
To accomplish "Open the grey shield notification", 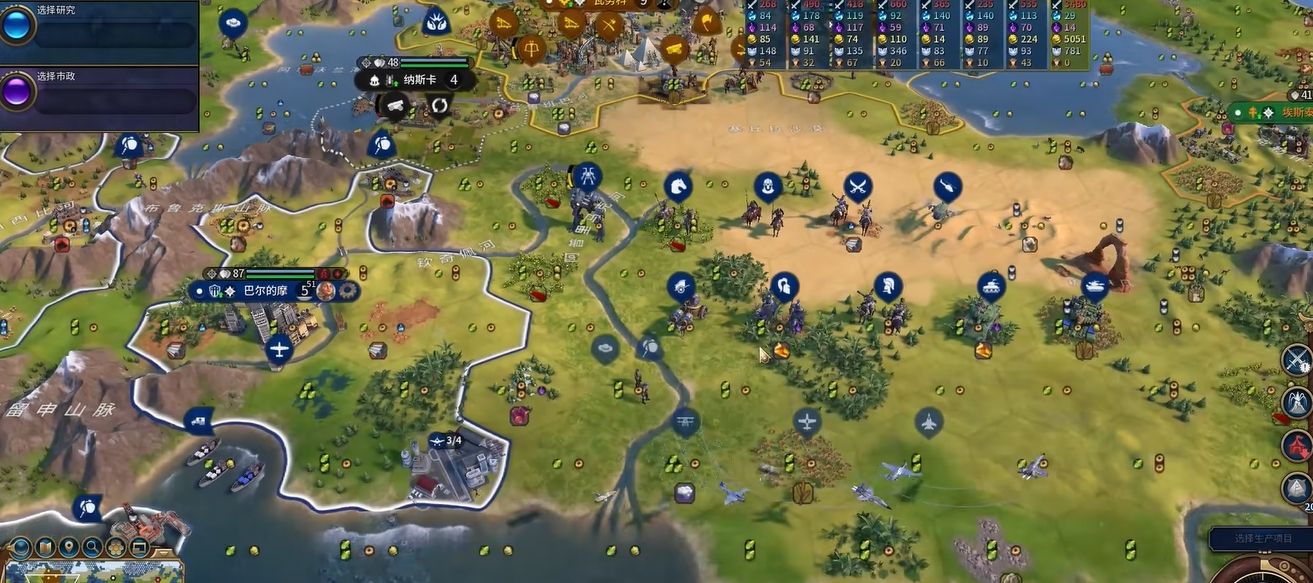I will (x=1297, y=489).
